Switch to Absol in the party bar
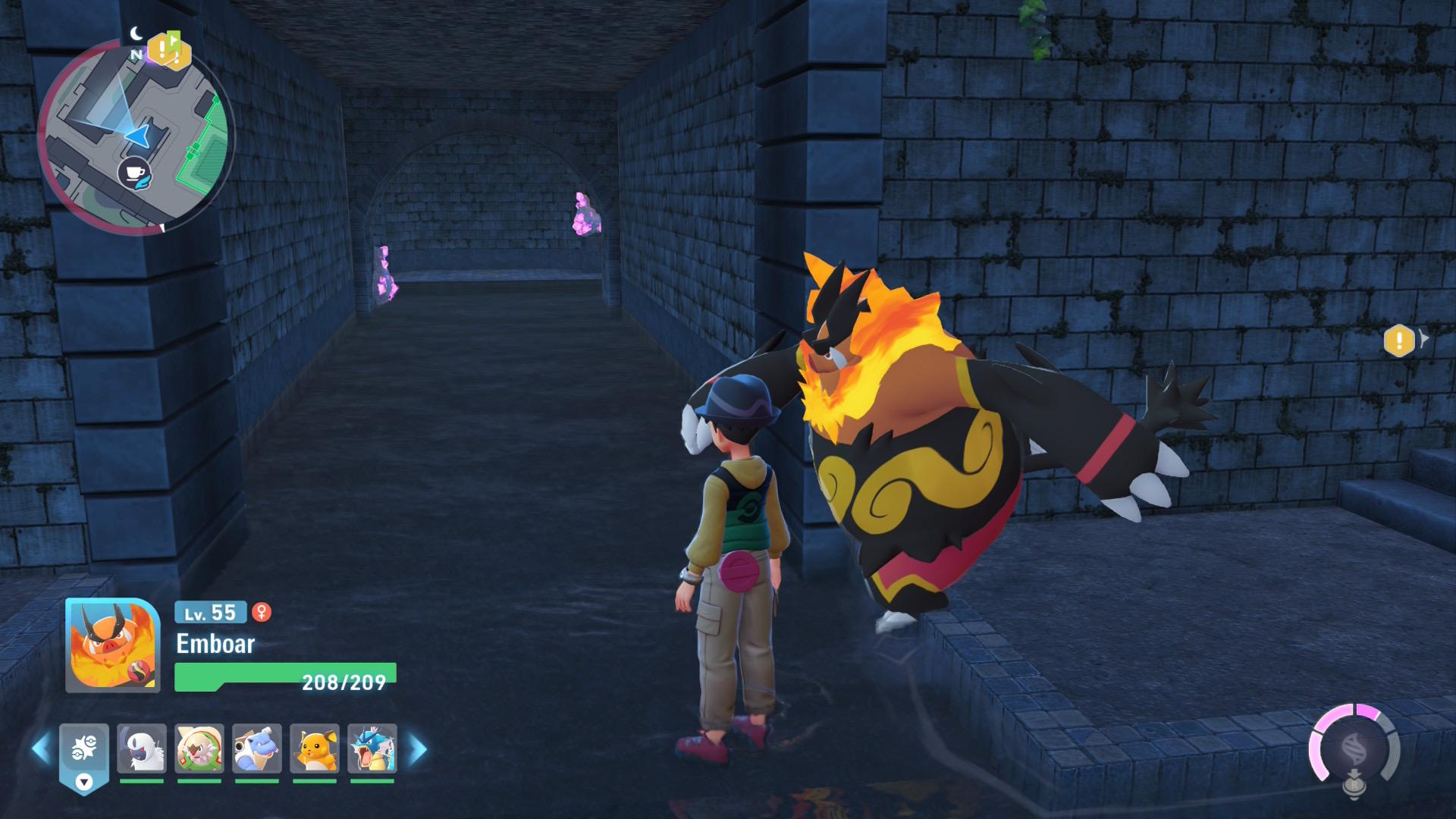The height and width of the screenshot is (819, 1456). coord(142,749)
